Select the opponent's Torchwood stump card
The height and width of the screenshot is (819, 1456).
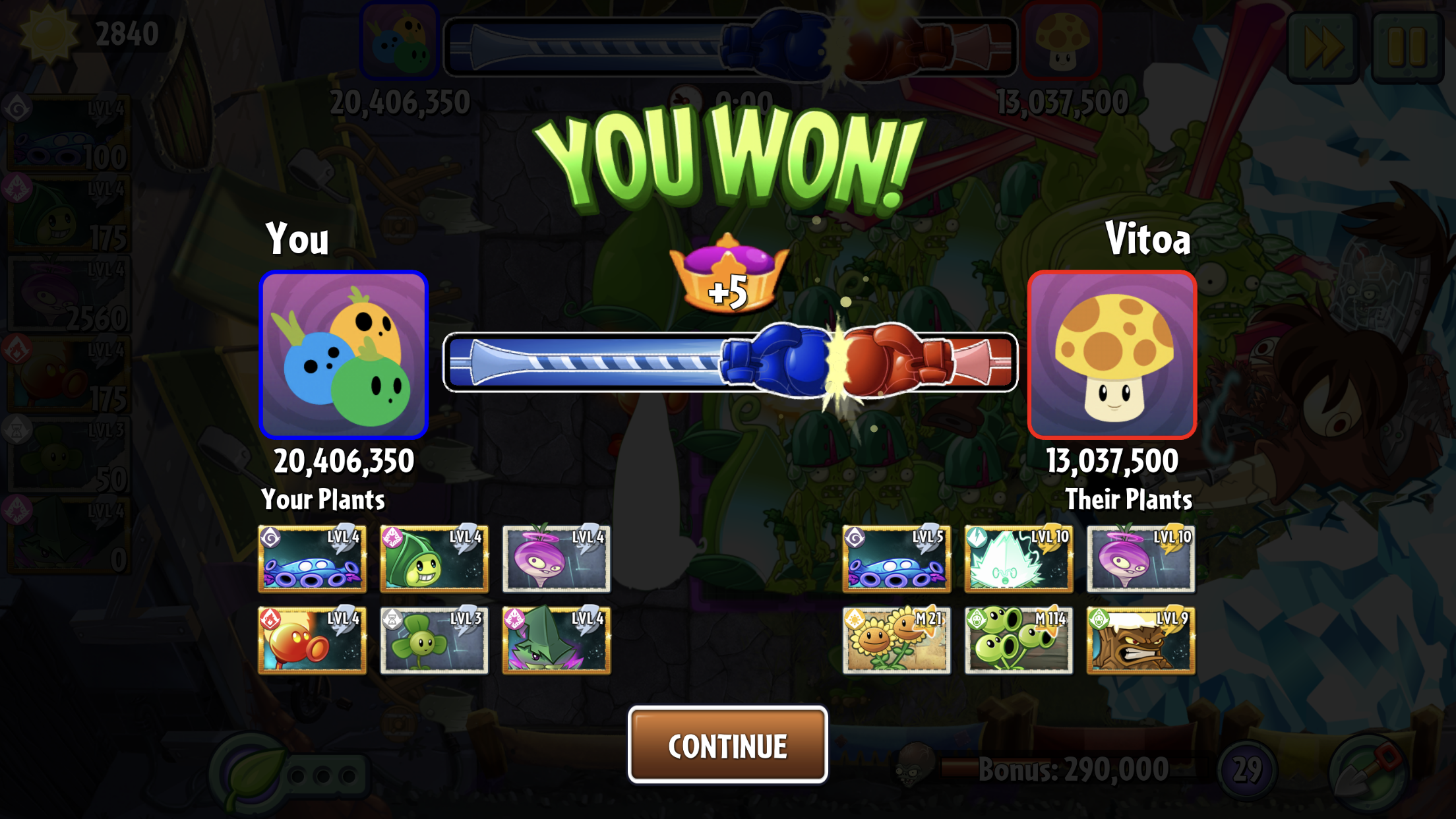1141,640
